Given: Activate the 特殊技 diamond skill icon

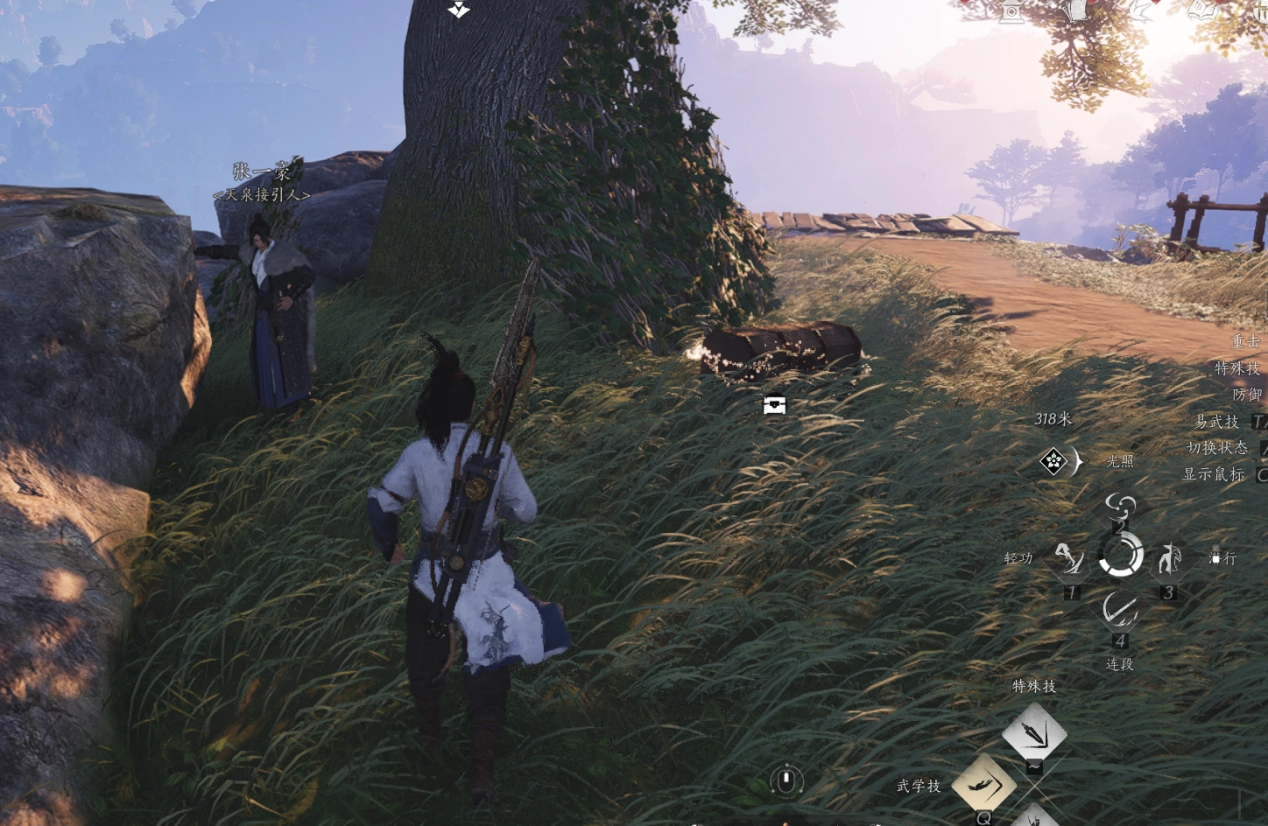Looking at the screenshot, I should (1034, 733).
